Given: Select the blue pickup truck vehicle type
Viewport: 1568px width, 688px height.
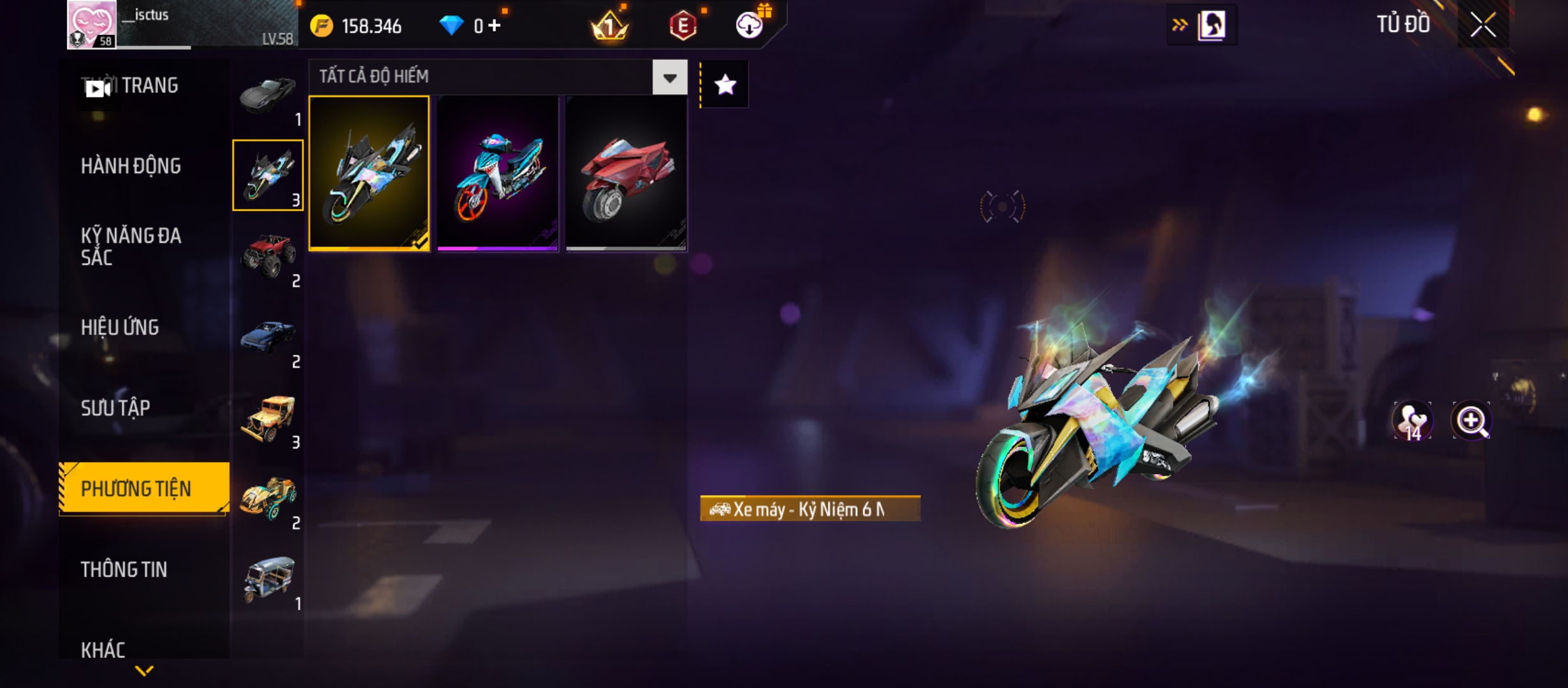Looking at the screenshot, I should click(268, 338).
